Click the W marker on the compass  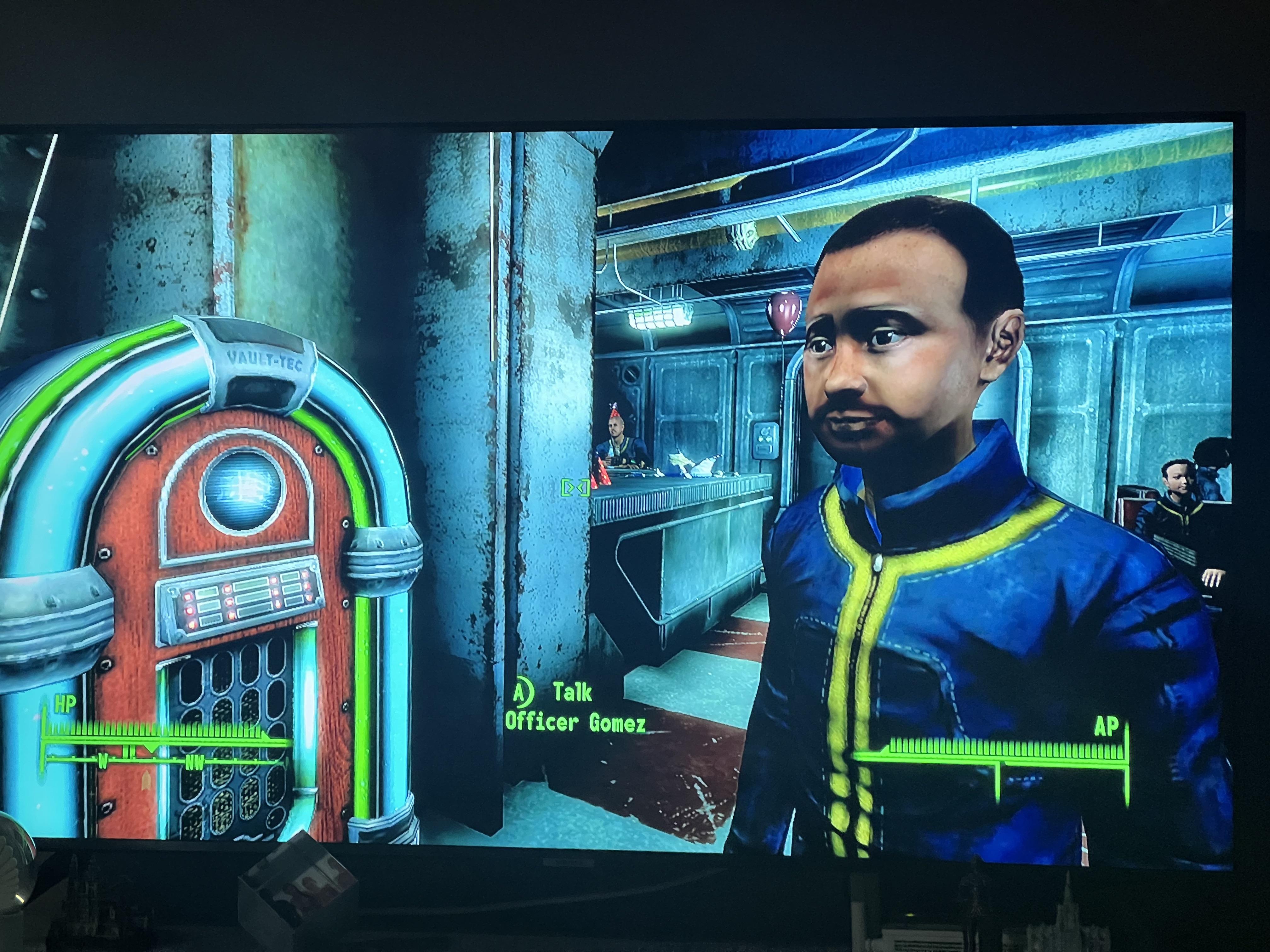103,762
